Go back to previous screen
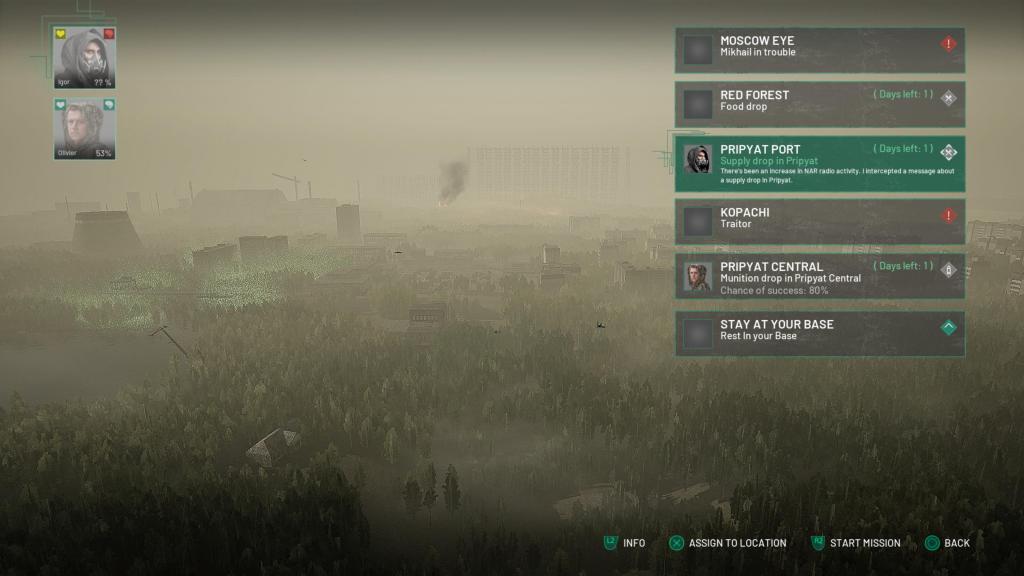This screenshot has width=1024, height=576. tap(947, 543)
